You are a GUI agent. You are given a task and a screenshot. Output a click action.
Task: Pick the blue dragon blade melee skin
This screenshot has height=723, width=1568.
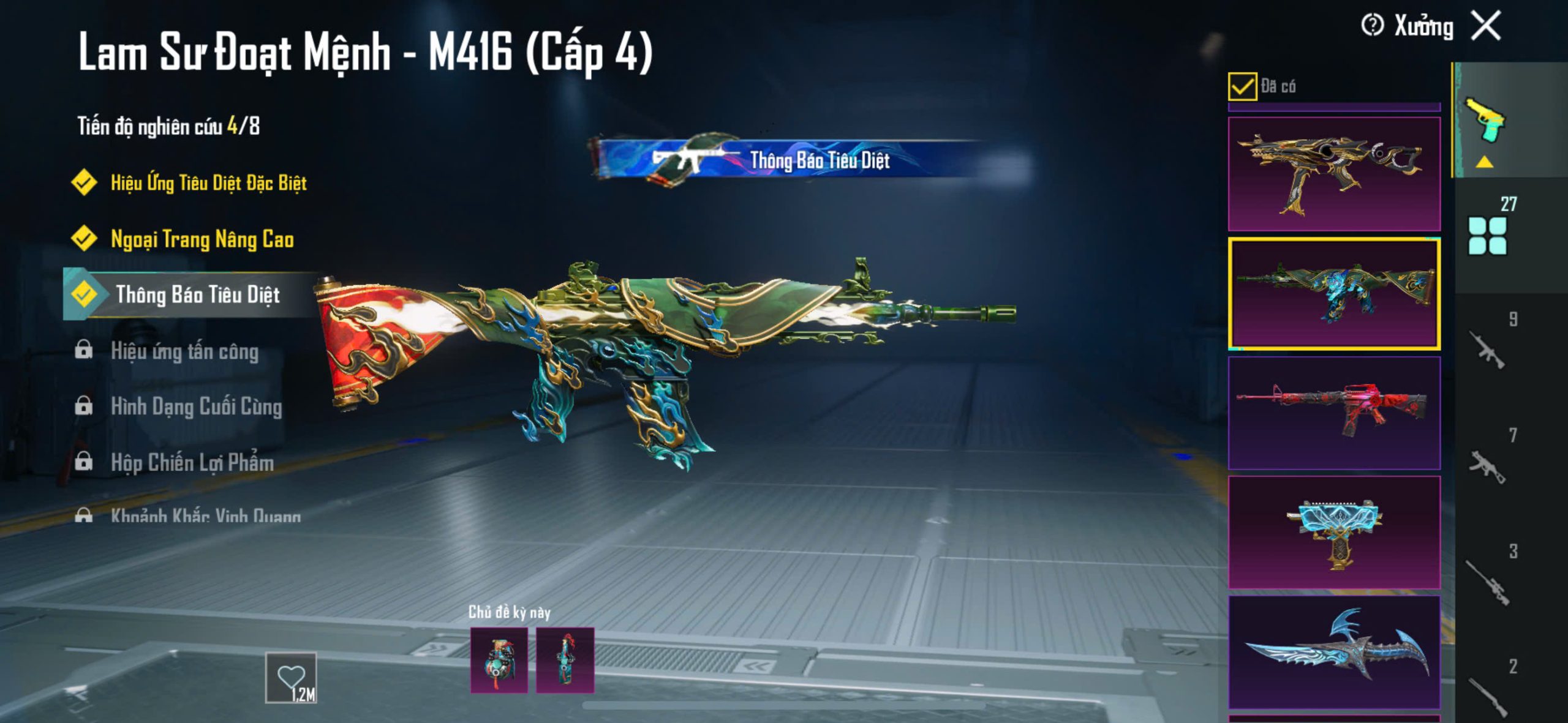(1334, 651)
